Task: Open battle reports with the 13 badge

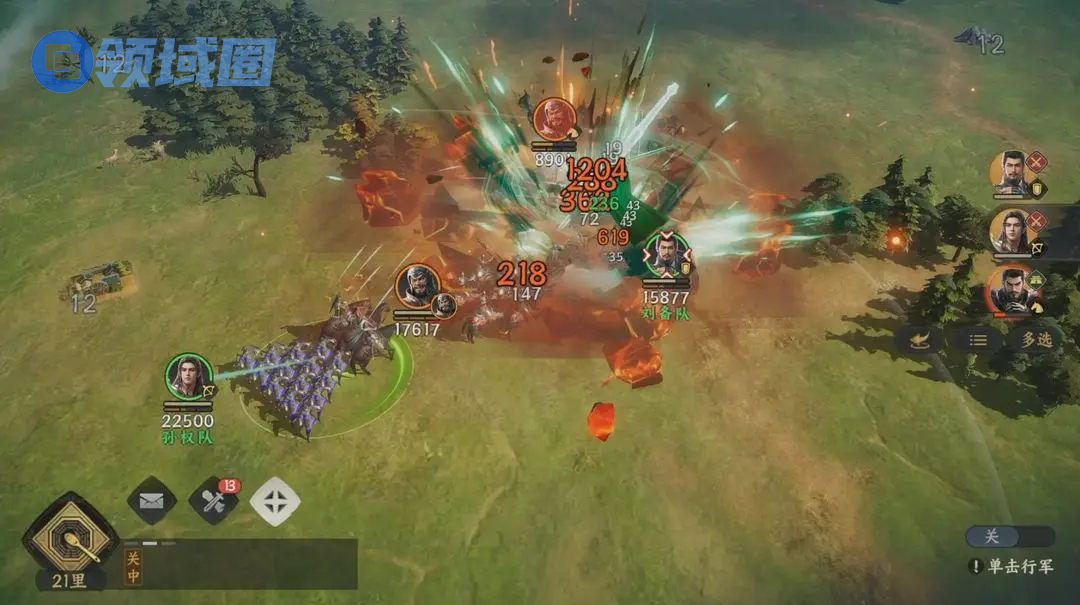Action: 213,501
